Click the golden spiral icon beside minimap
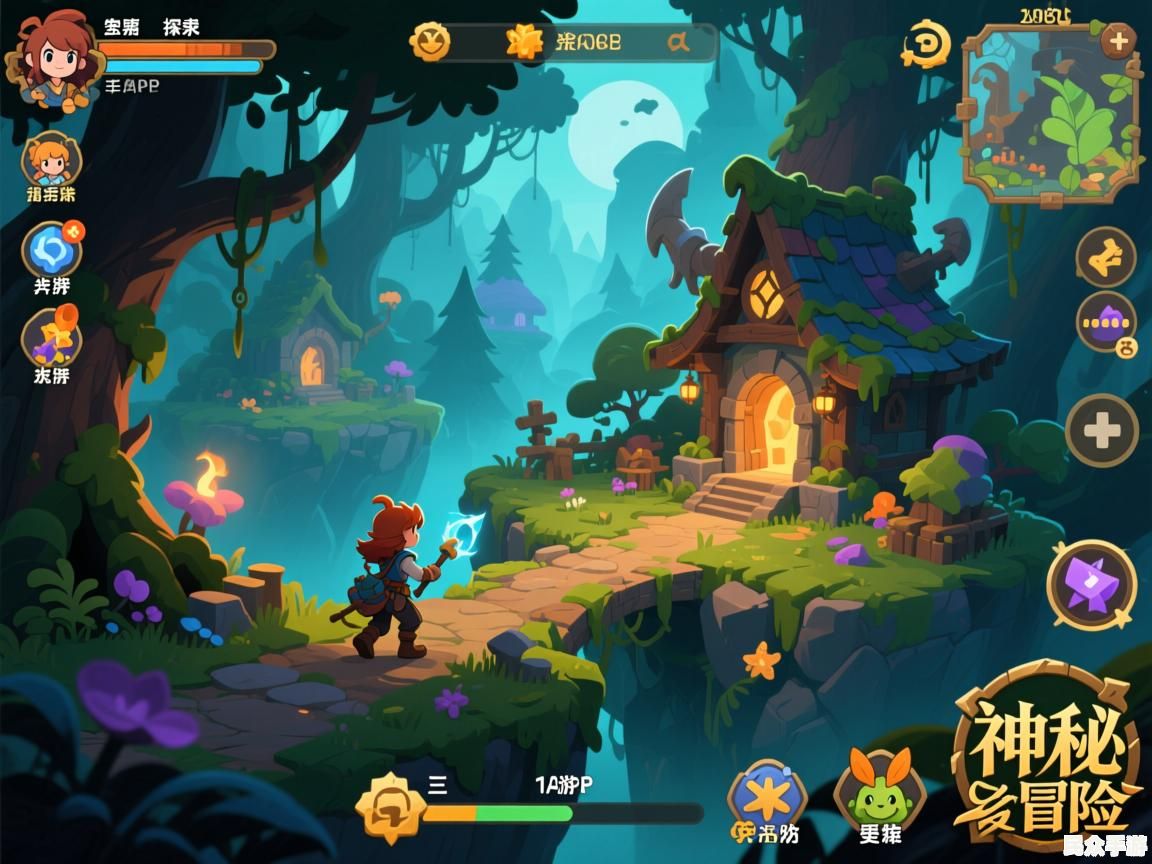The image size is (1152, 864). (926, 45)
